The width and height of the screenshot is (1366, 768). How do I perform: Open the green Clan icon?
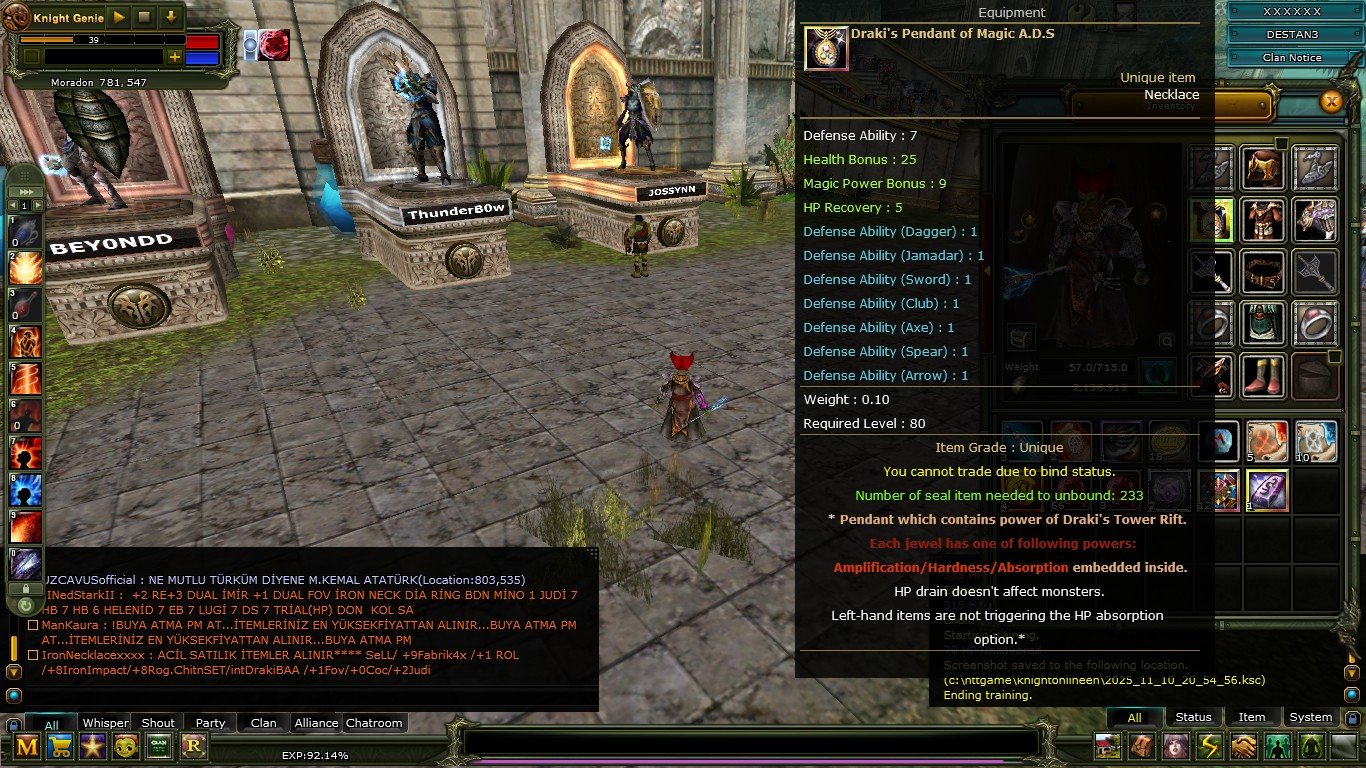[159, 745]
